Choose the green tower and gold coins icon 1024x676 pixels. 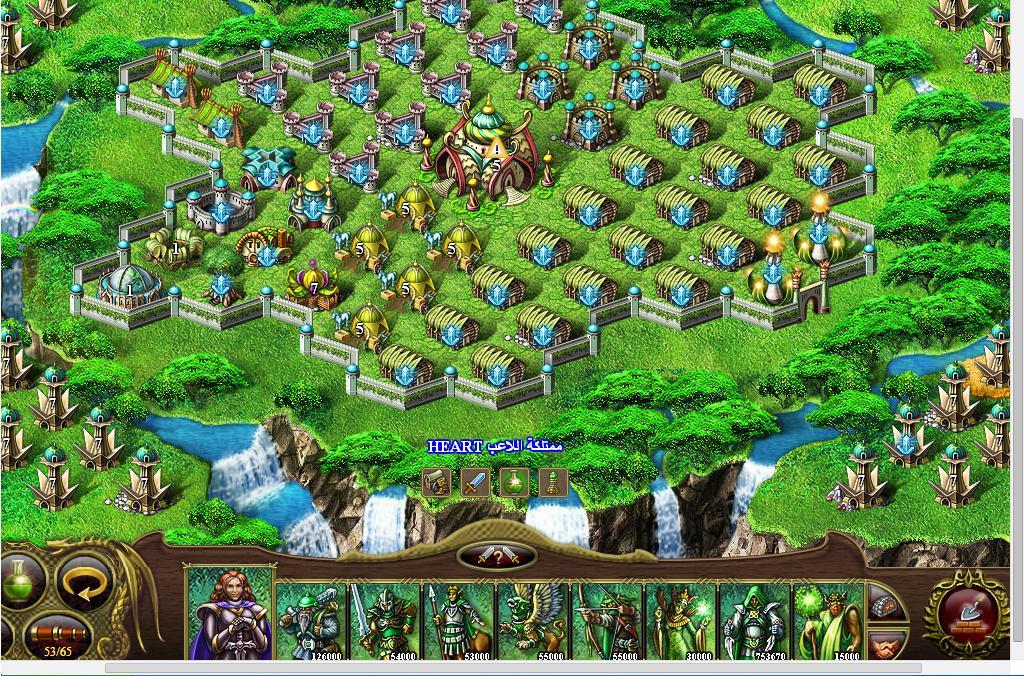553,483
